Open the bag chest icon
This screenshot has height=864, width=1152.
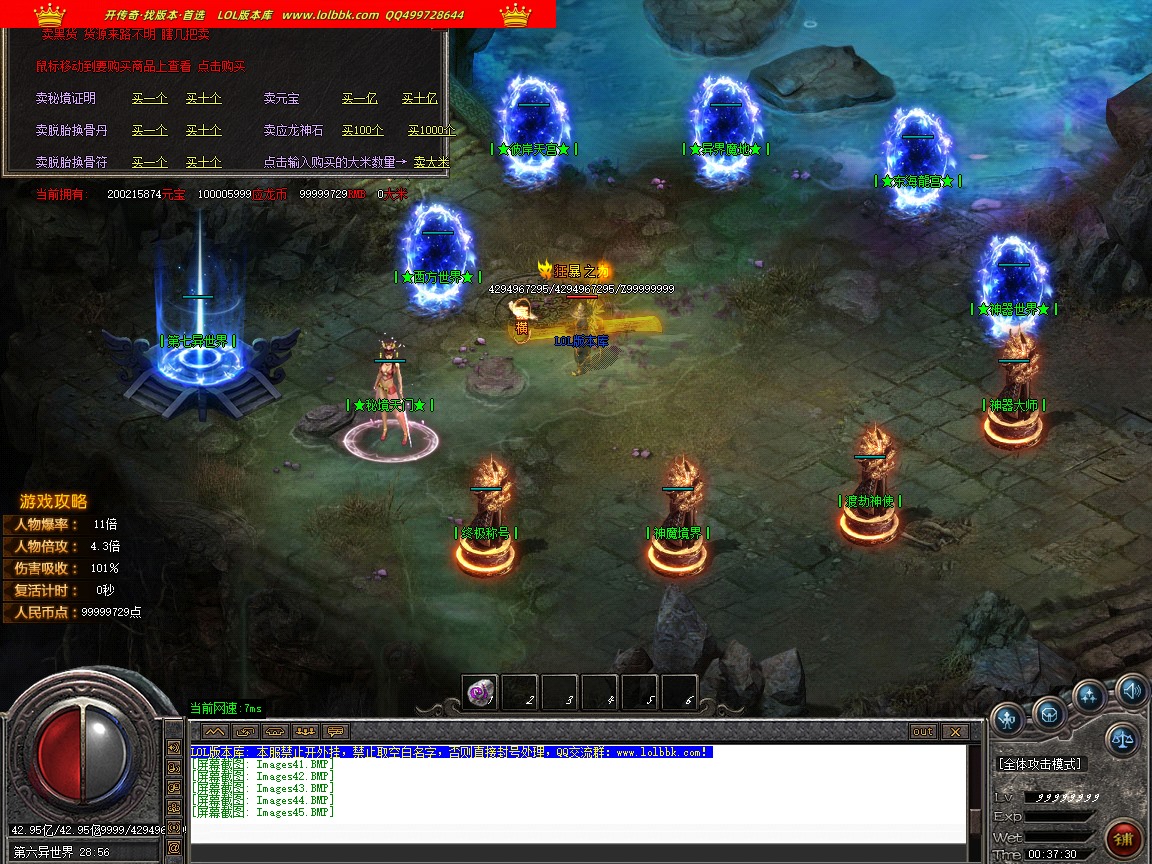(x=1049, y=714)
